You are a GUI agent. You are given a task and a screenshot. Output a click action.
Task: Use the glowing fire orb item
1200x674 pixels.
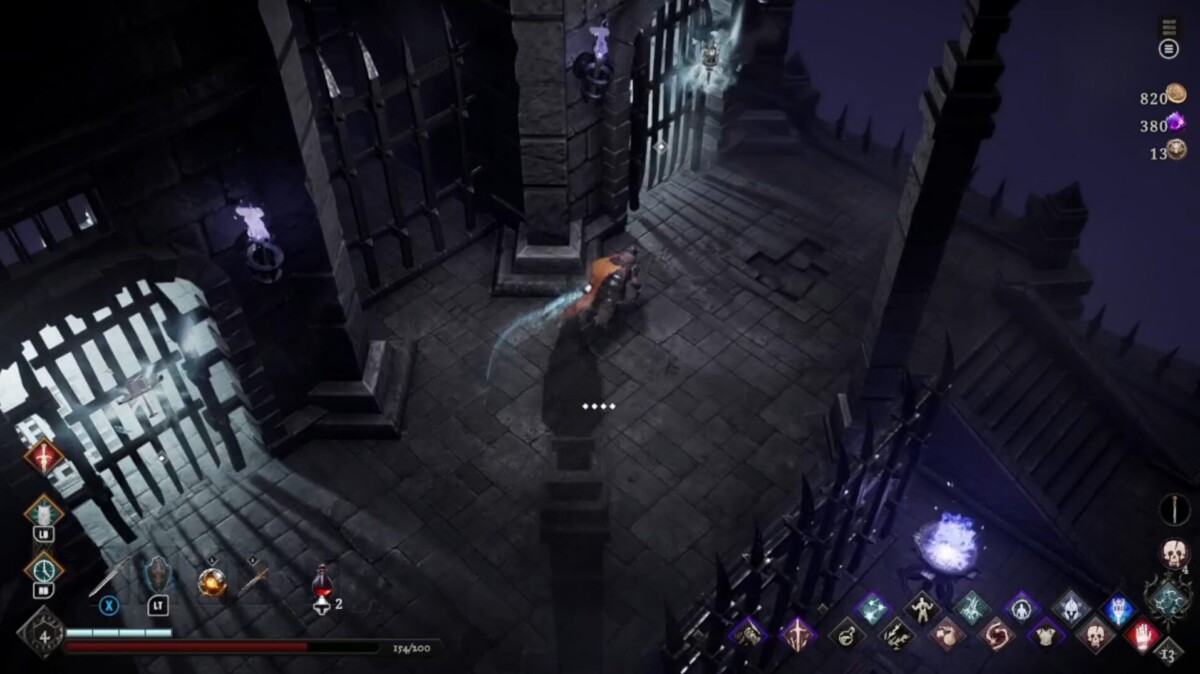[x=212, y=581]
